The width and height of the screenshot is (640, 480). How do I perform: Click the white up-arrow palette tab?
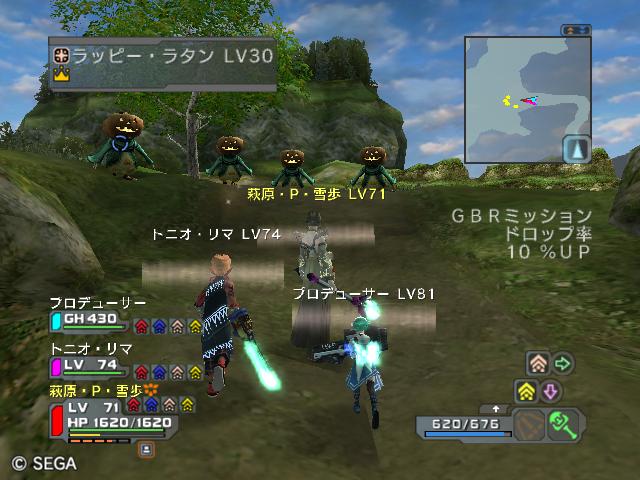497,409
